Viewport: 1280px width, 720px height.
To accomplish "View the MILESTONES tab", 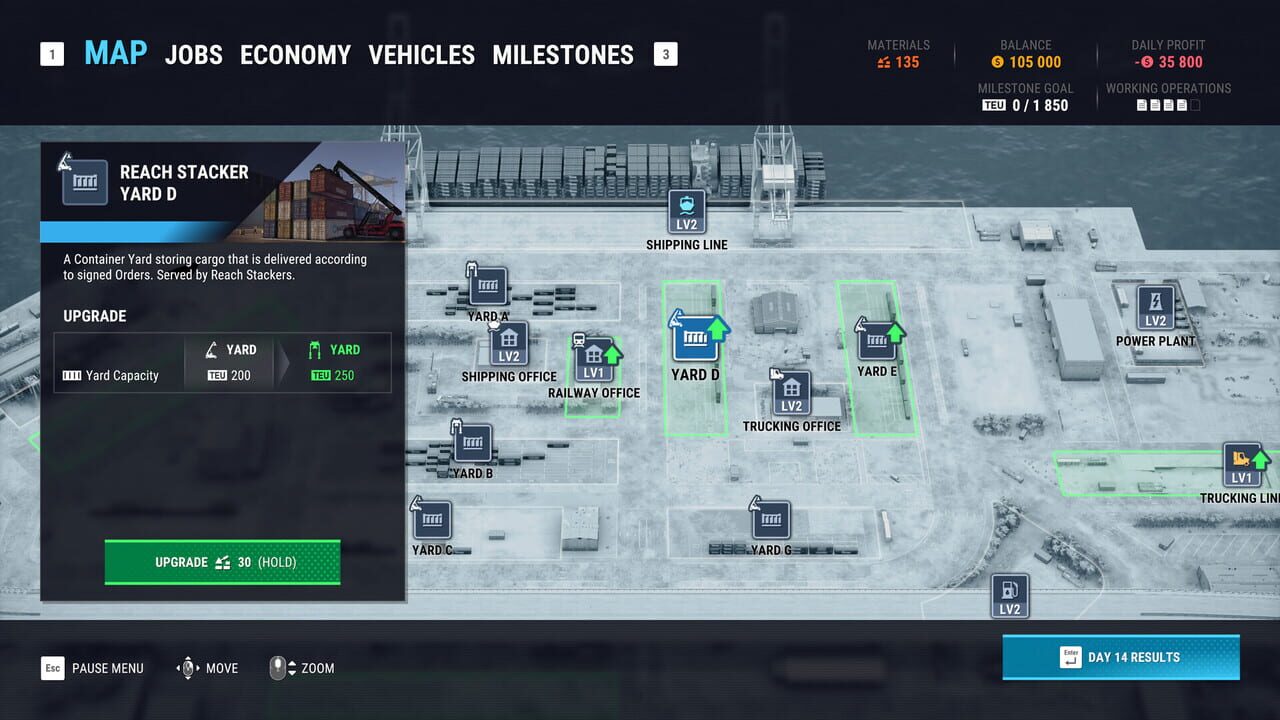I will 562,55.
